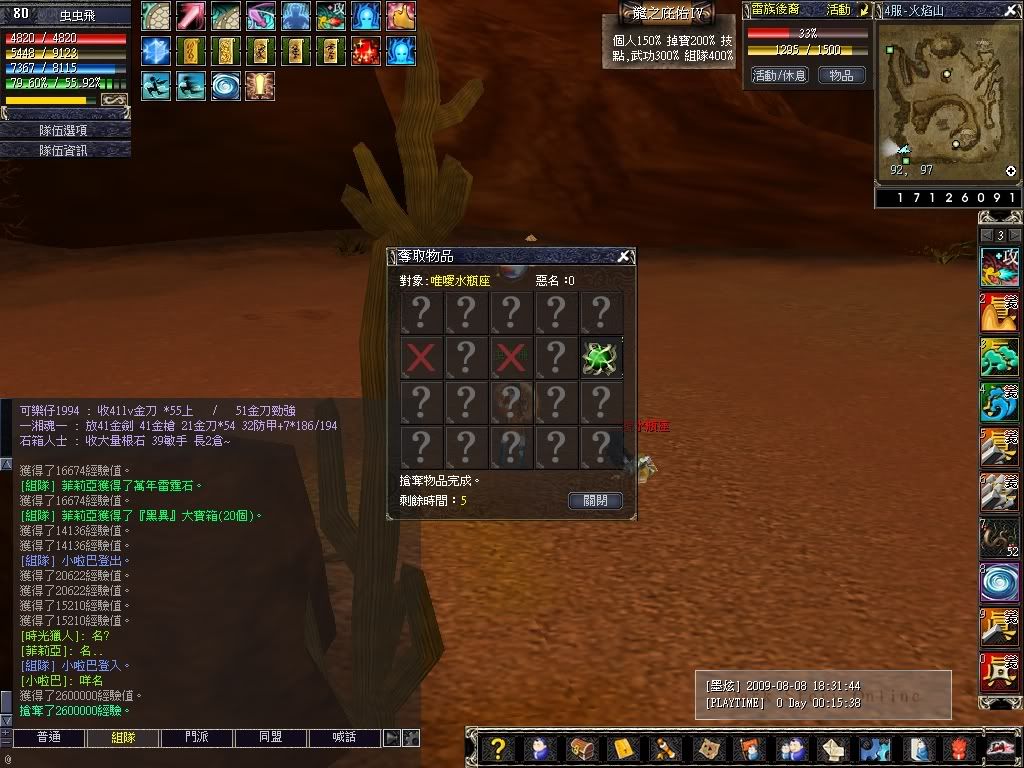
Task: Switch chat channel to 門派
Action: click(197, 738)
